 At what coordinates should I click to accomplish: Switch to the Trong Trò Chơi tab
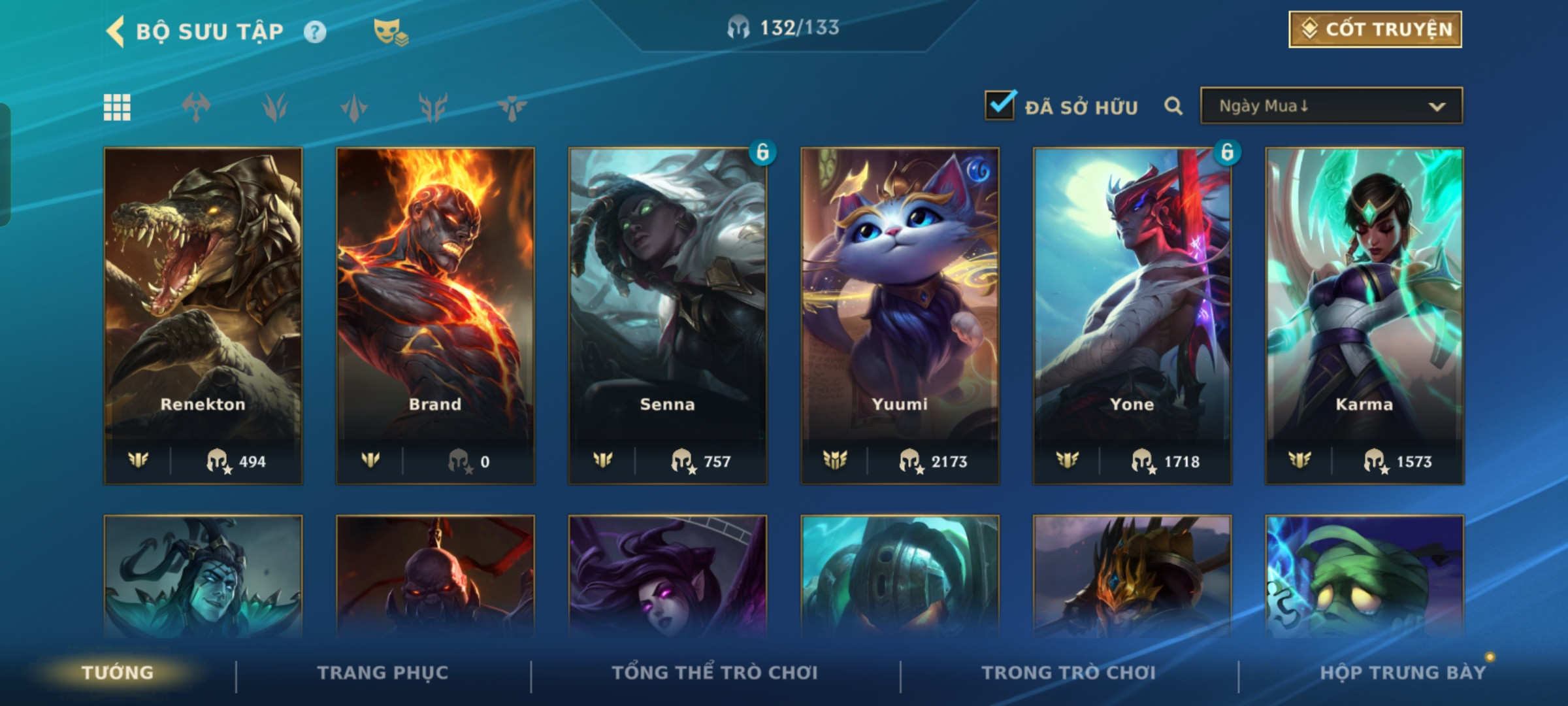tap(1069, 673)
